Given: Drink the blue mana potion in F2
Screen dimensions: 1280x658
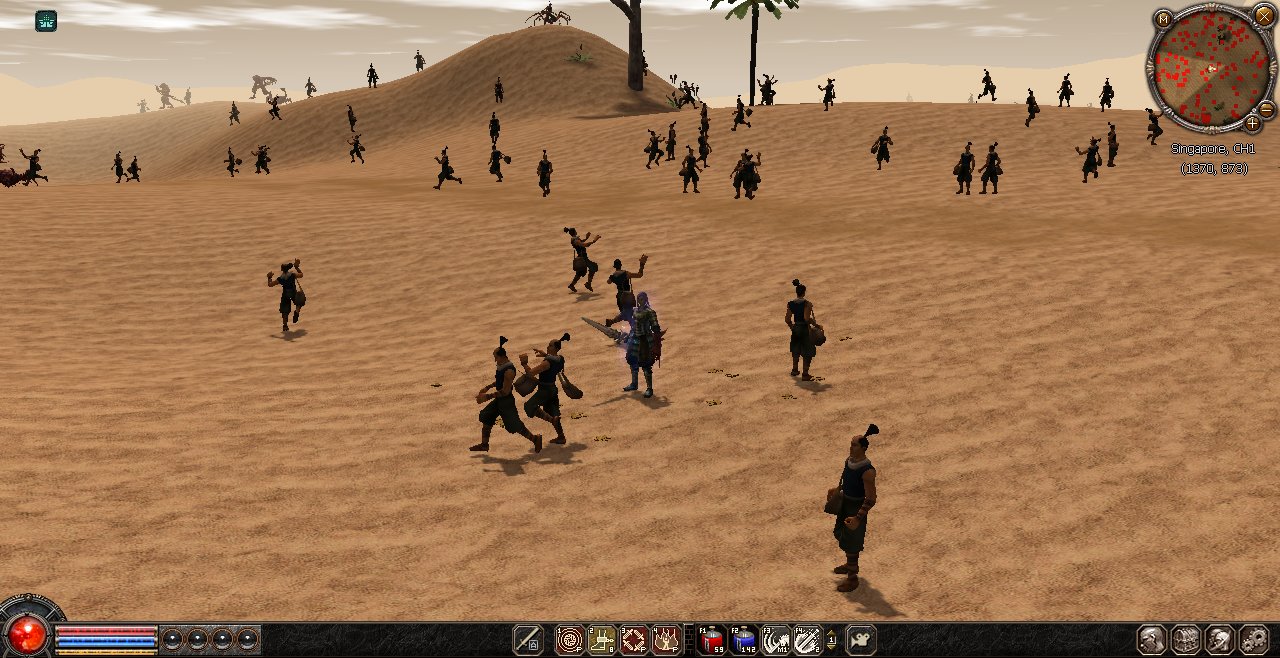Looking at the screenshot, I should [743, 640].
